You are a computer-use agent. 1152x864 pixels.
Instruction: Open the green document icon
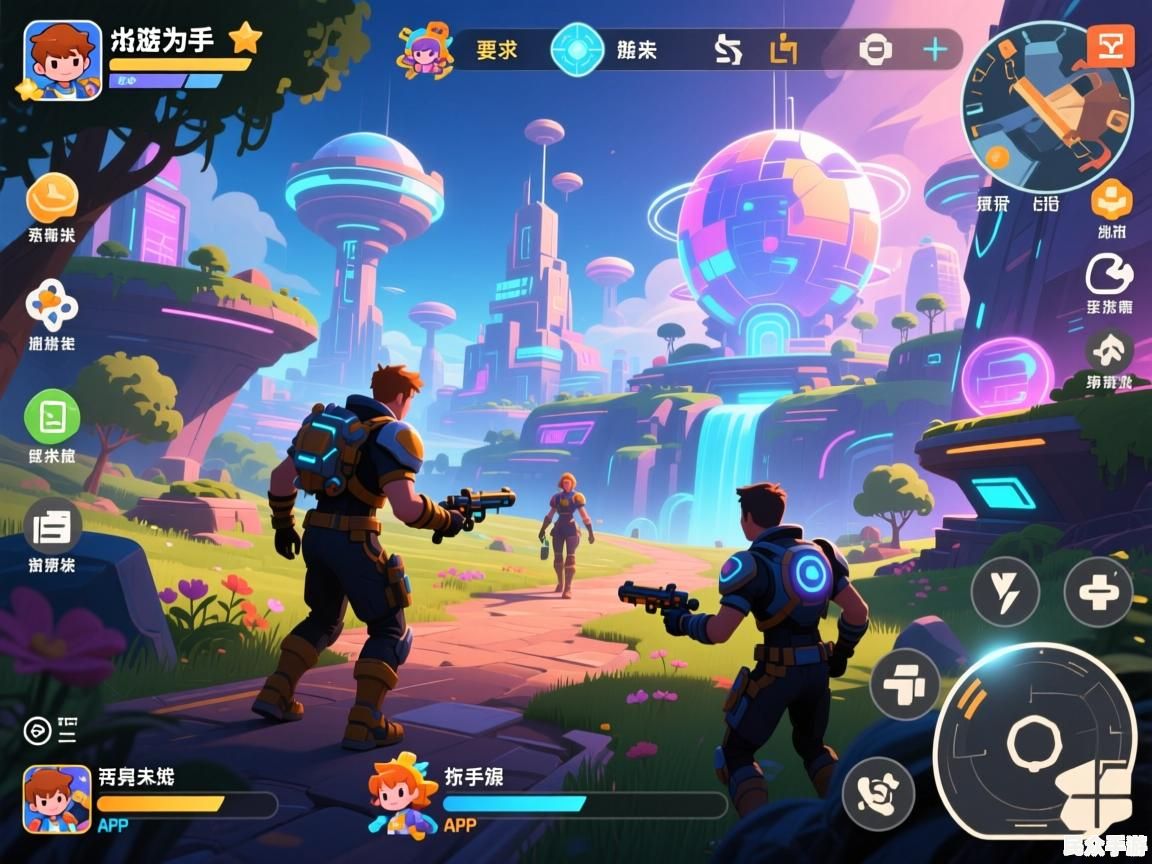(52, 417)
